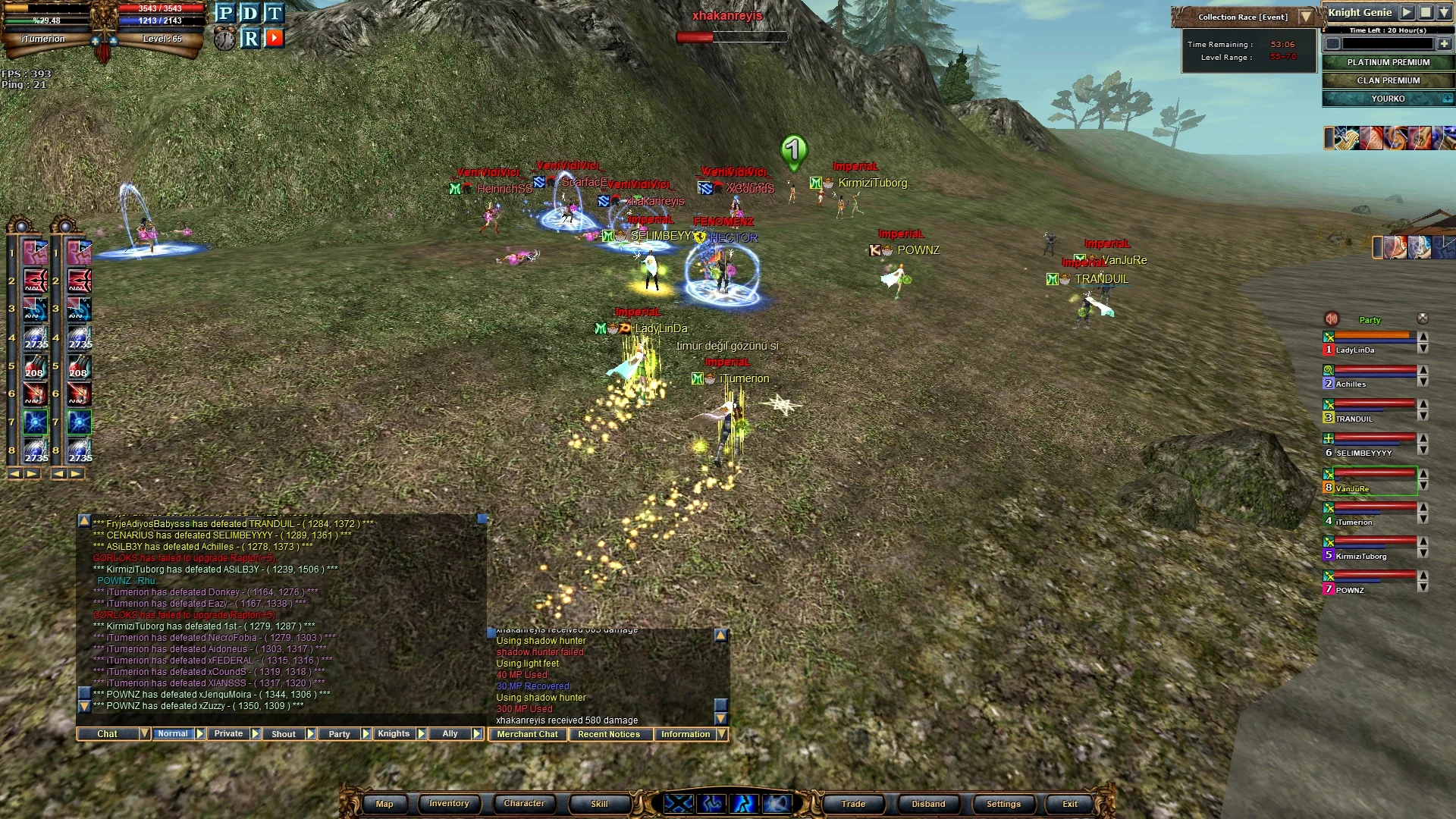The image size is (1456, 819).
Task: Select the Shout chat tab
Action: coord(284,734)
